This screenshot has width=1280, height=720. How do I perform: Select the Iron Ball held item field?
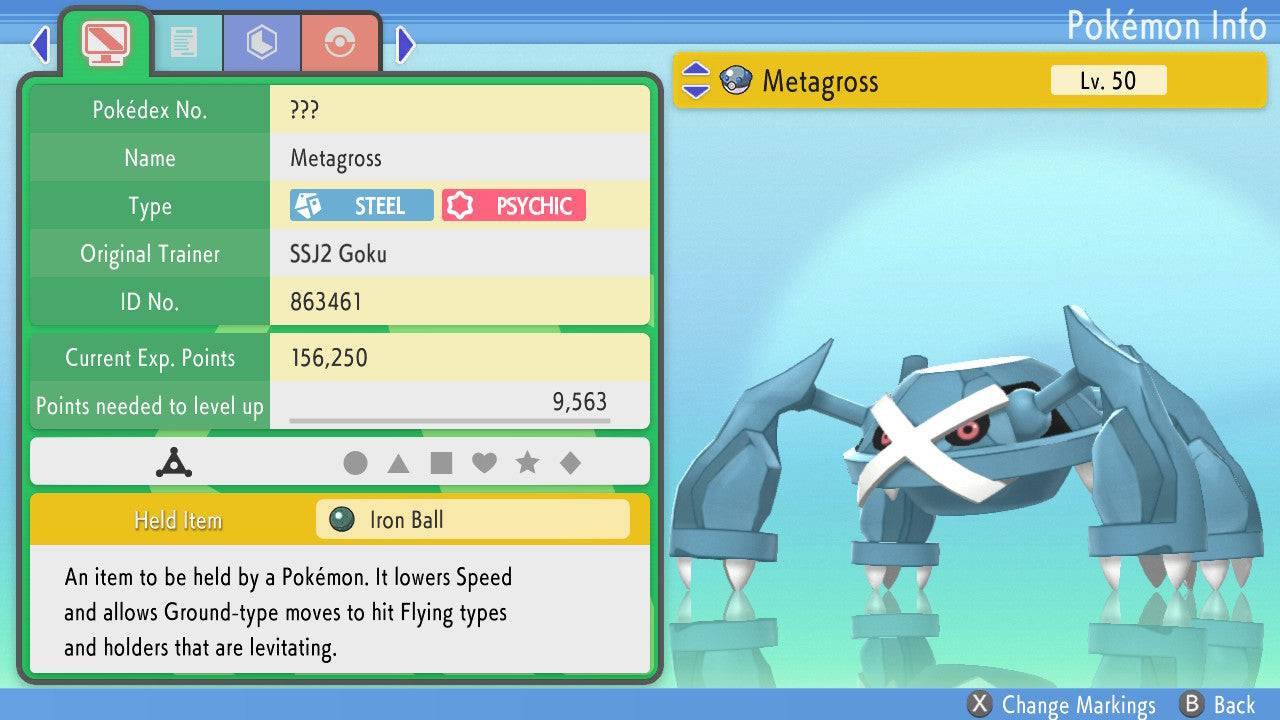(472, 520)
